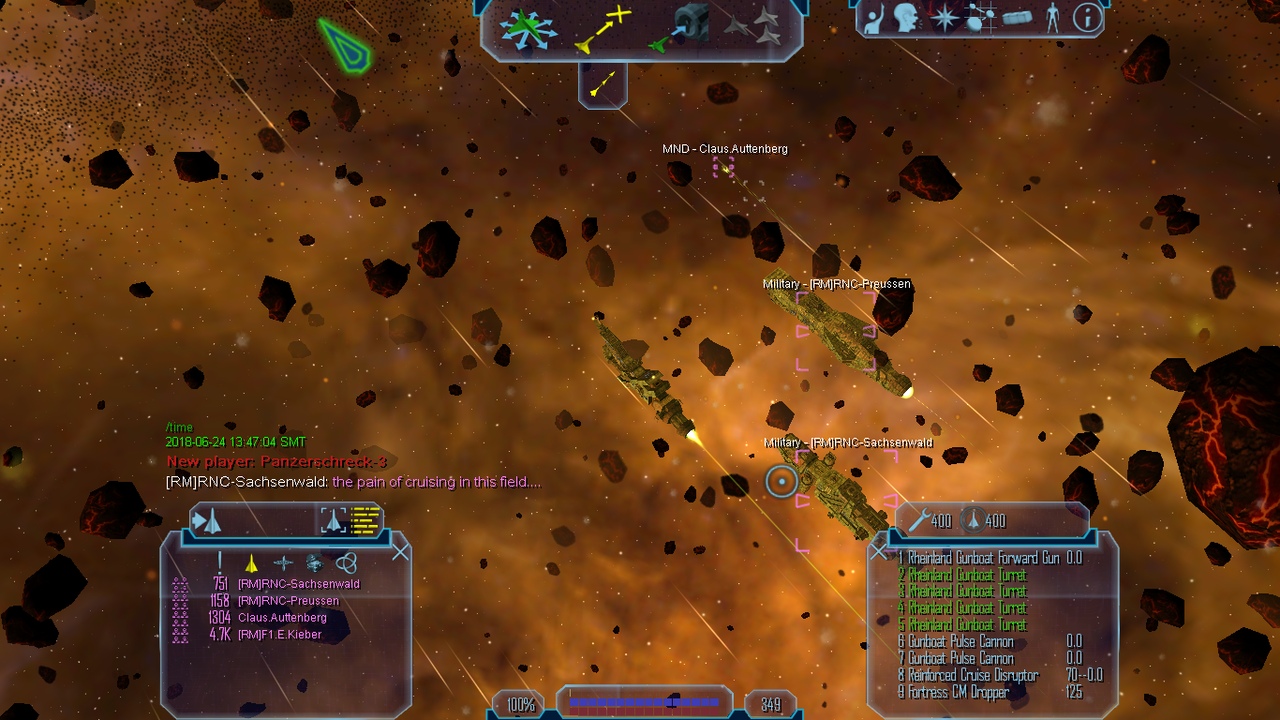Activate the Free Flight maneuver icon
The height and width of the screenshot is (720, 1280).
529,30
